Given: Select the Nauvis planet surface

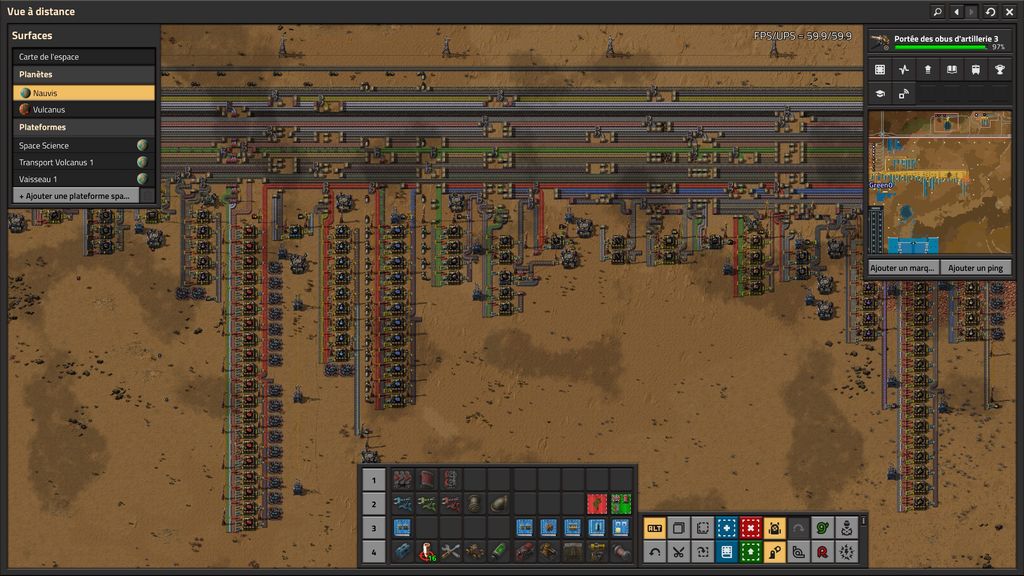Looking at the screenshot, I should click(84, 92).
